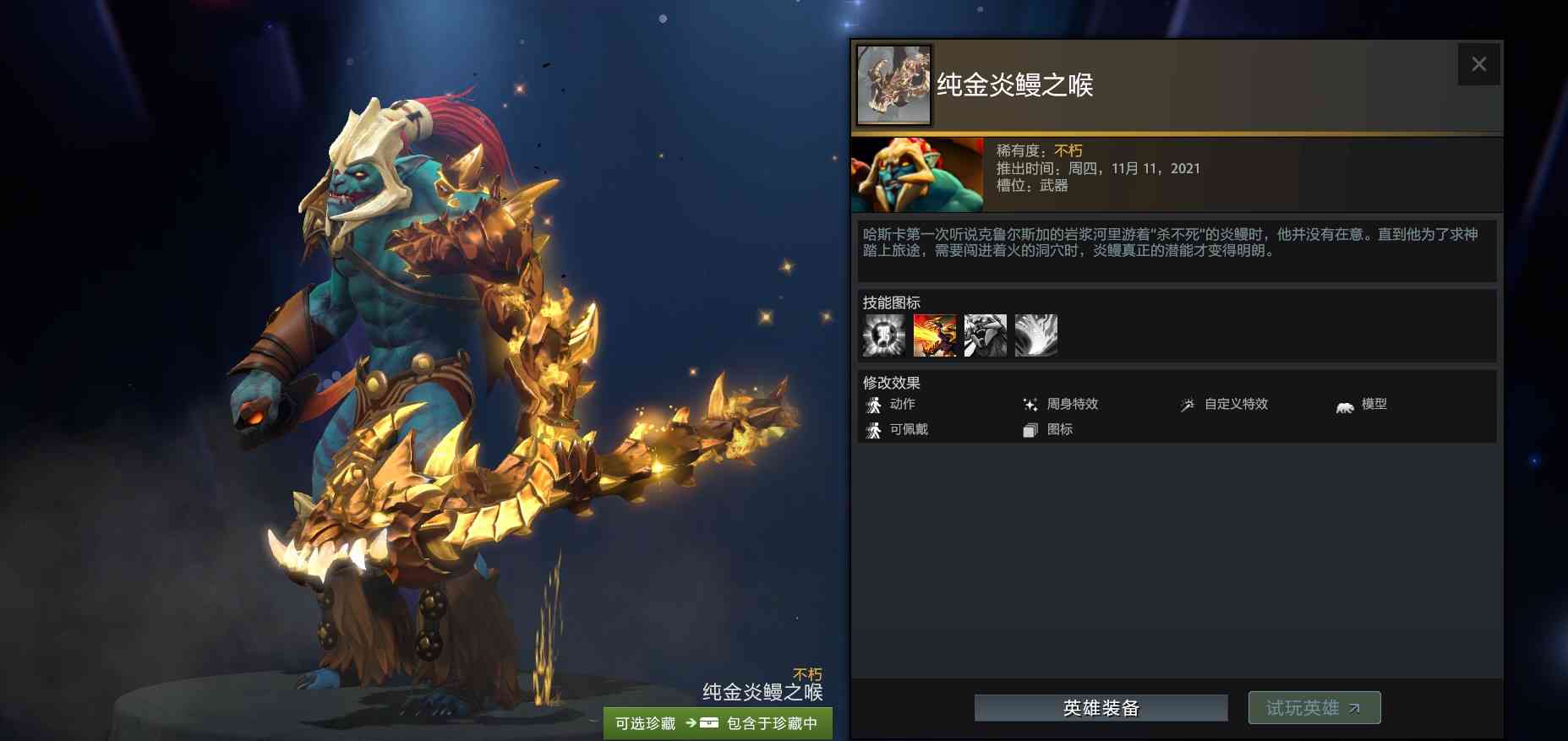Open the 可选珍藏 collection link
This screenshot has width=1568, height=741.
[646, 723]
